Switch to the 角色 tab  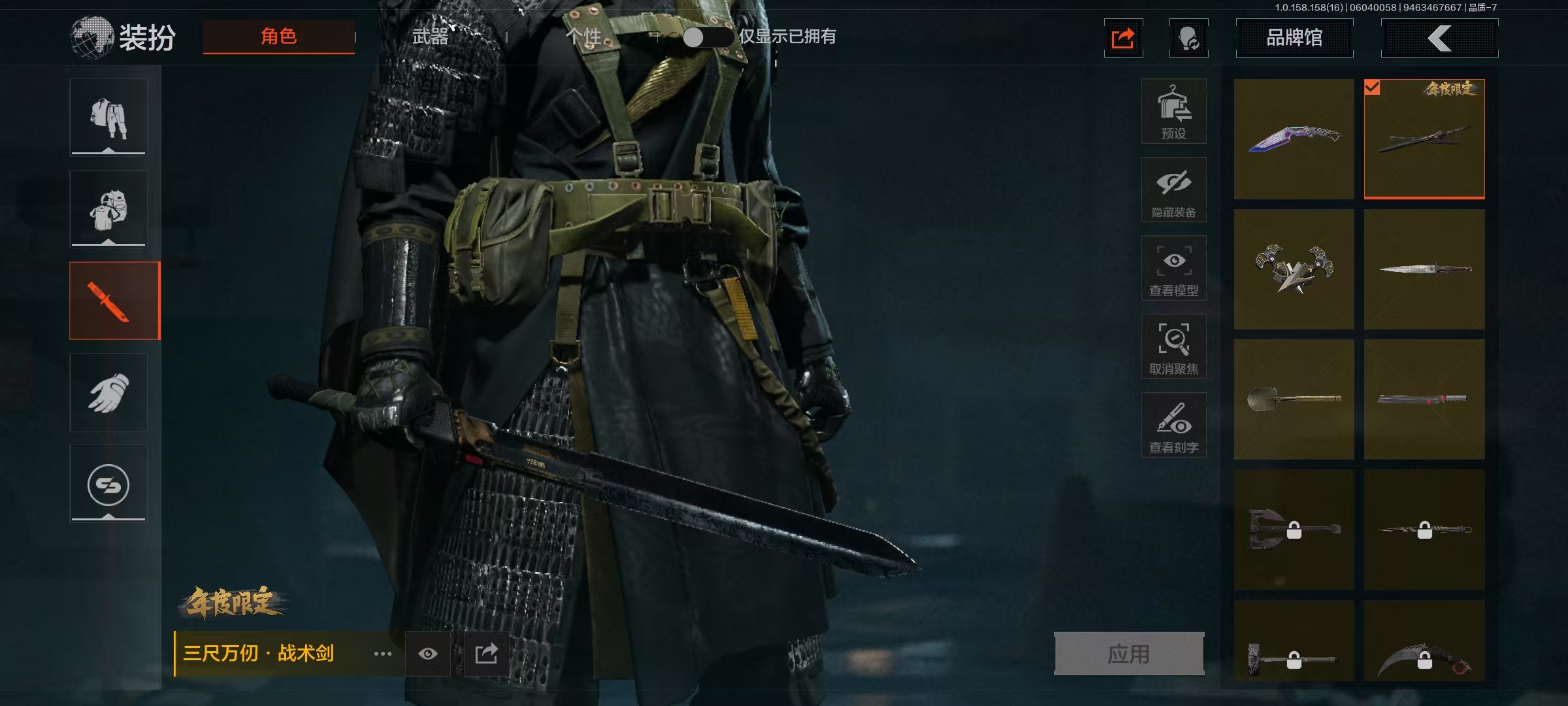click(279, 37)
